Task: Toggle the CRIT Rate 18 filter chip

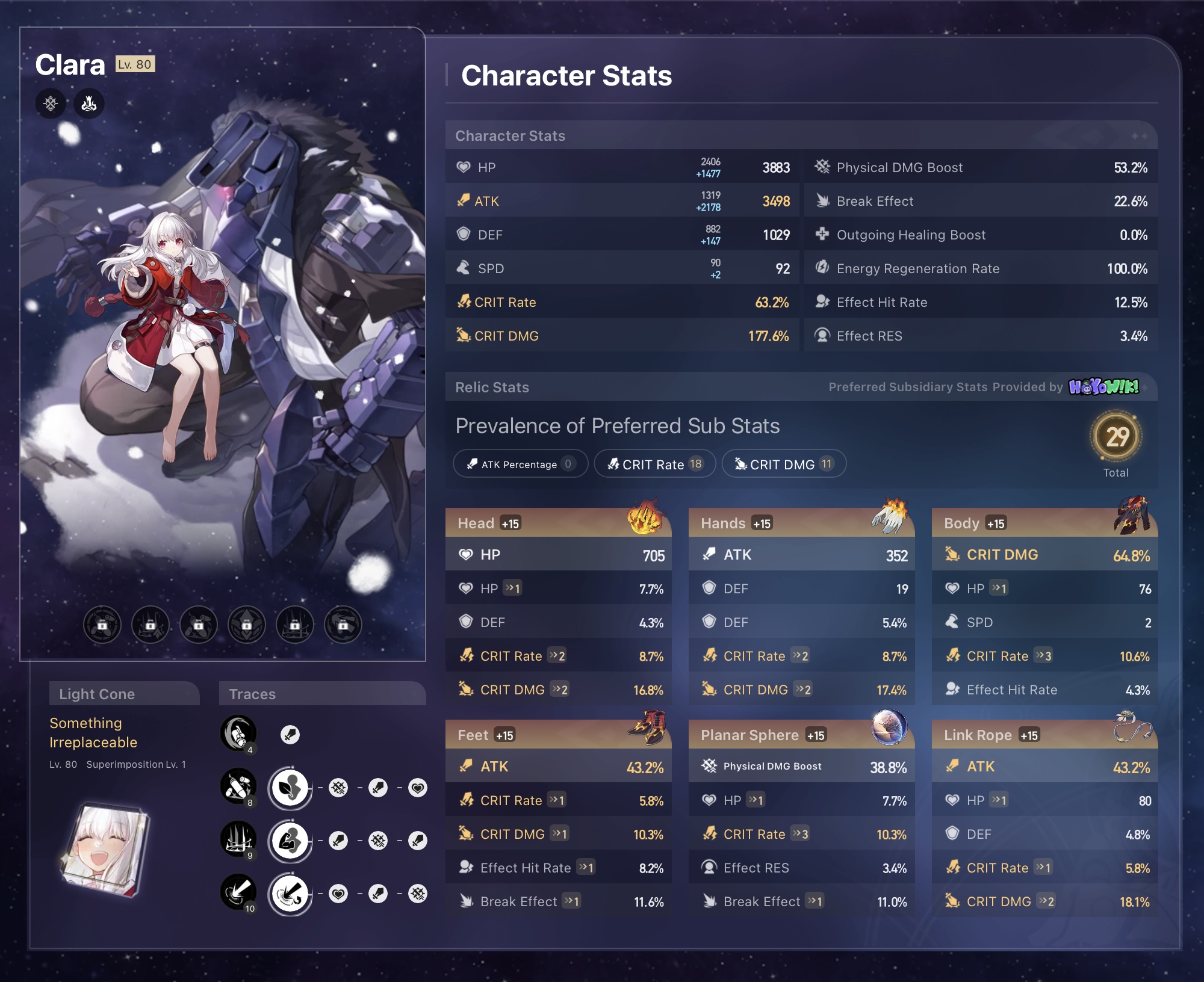Action: coord(655,463)
